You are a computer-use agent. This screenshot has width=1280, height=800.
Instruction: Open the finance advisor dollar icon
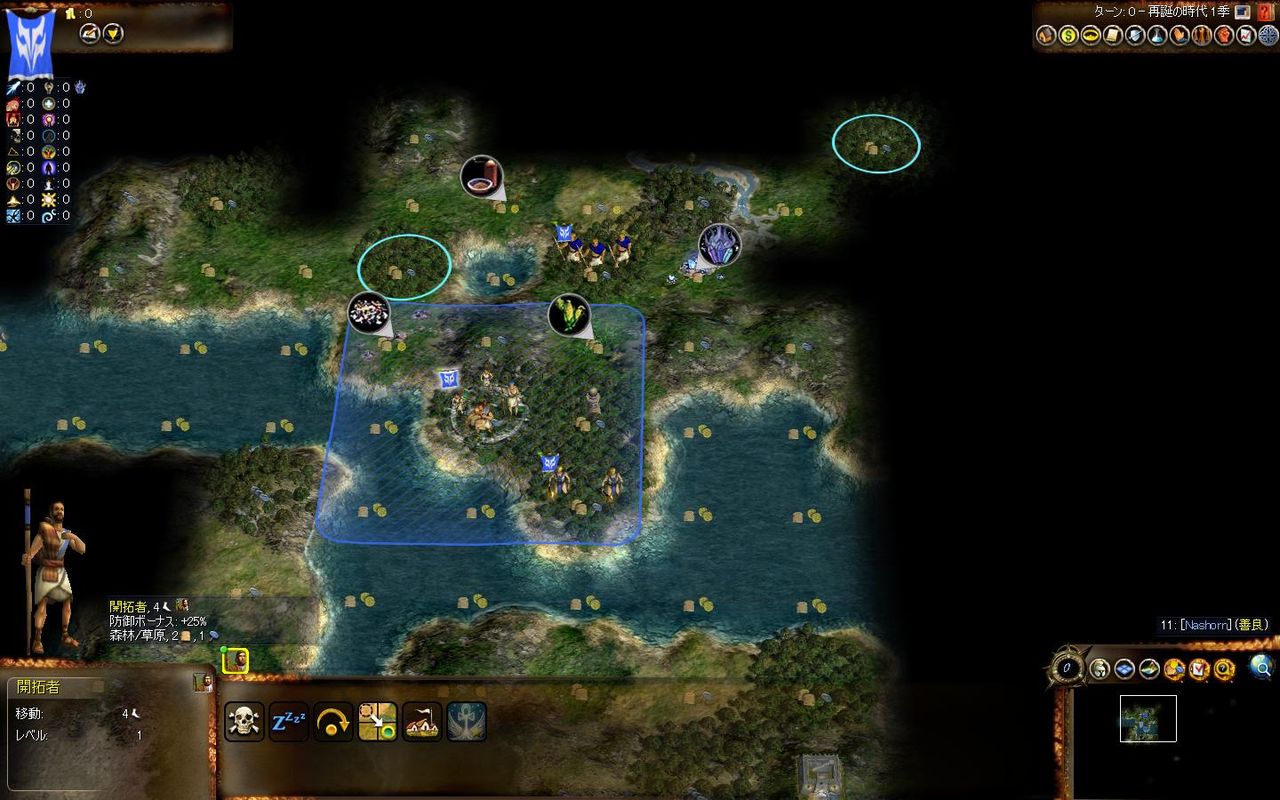point(1069,37)
